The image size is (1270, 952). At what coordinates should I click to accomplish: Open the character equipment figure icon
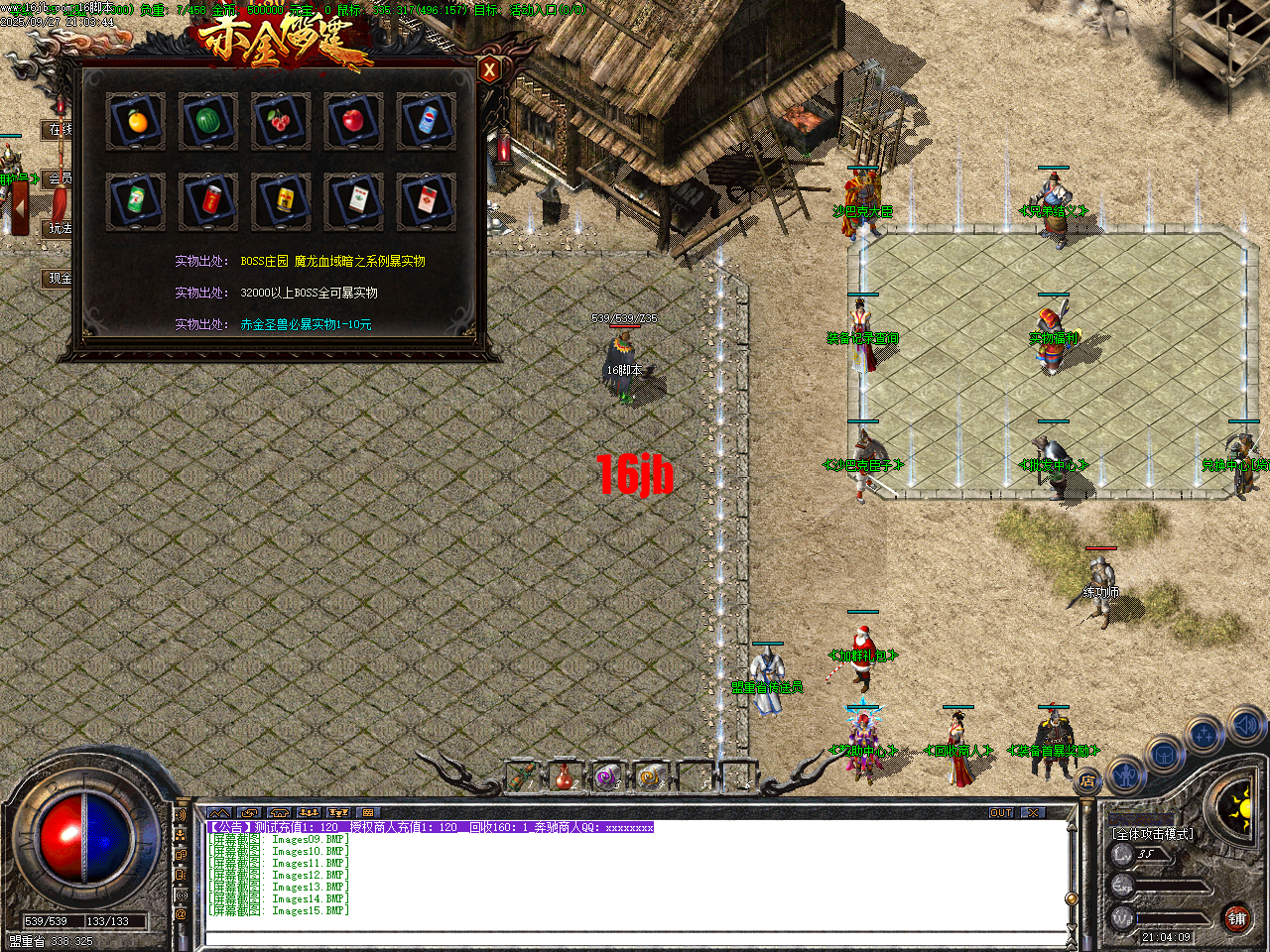pyautogui.click(x=1126, y=776)
